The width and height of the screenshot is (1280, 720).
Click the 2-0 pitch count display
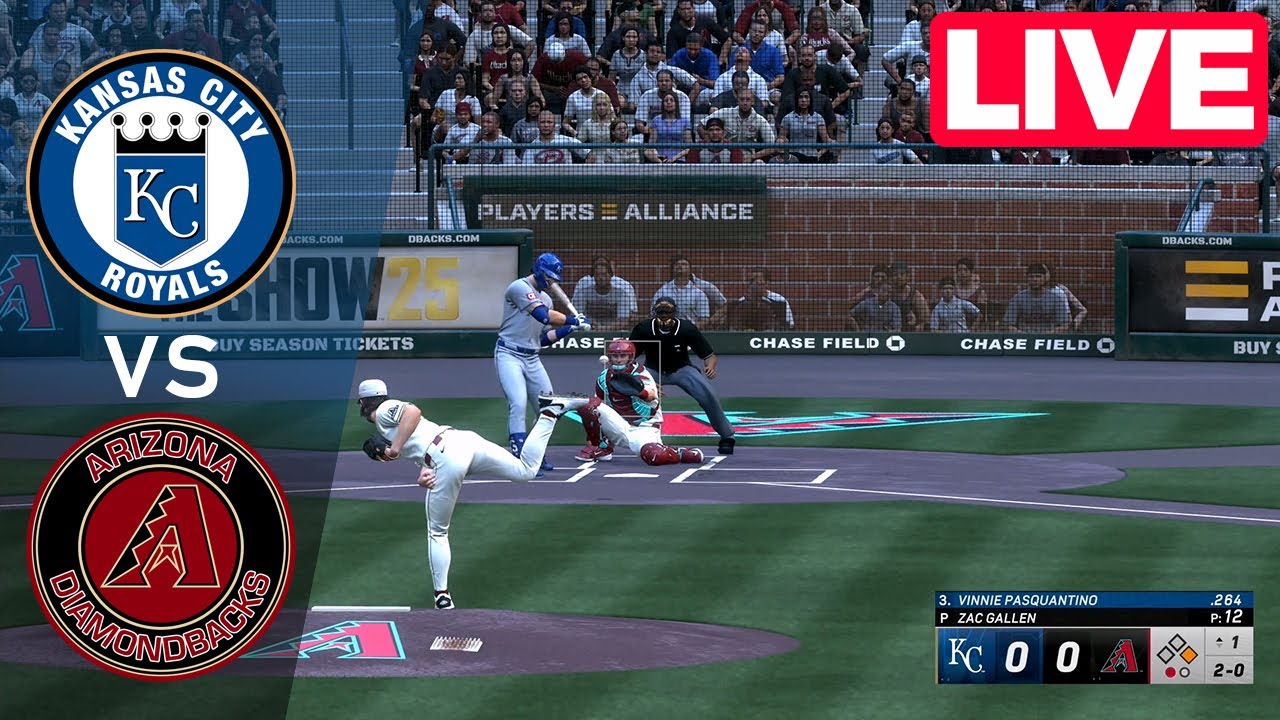(x=1228, y=668)
